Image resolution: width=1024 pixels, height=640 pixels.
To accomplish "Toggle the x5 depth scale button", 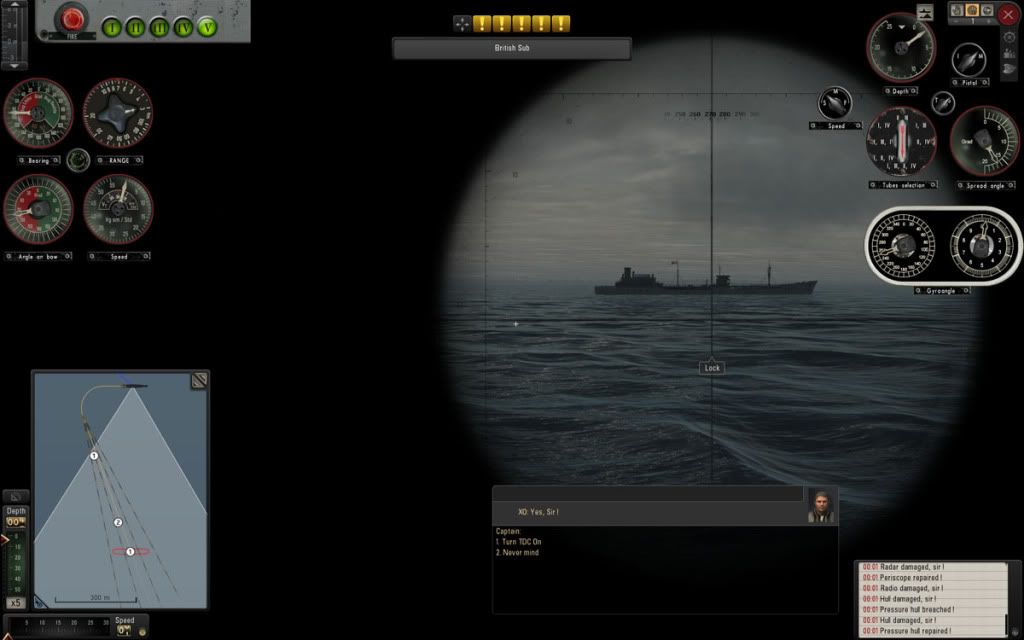I will coord(16,603).
